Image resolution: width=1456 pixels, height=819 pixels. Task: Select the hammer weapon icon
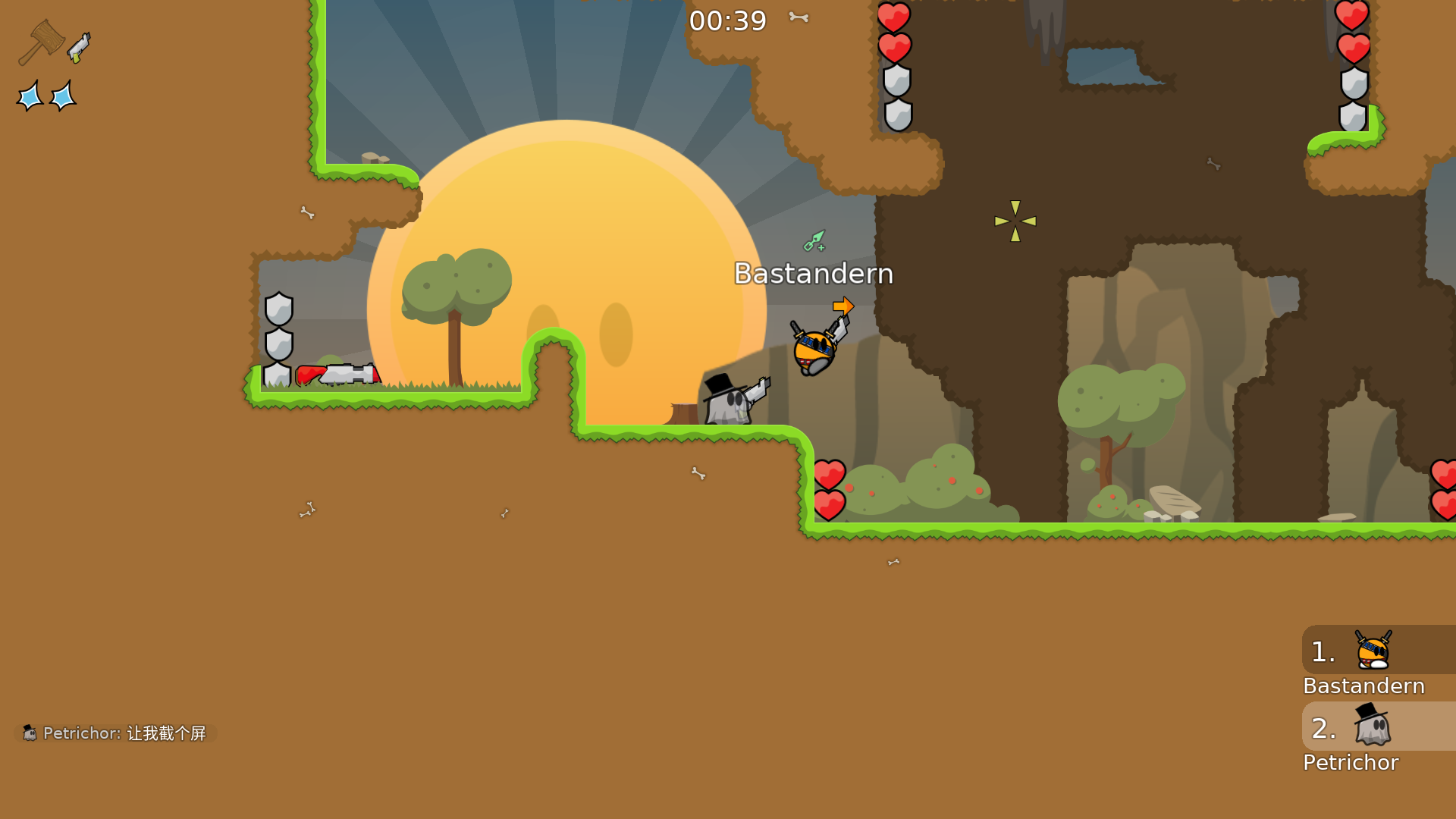tap(41, 42)
